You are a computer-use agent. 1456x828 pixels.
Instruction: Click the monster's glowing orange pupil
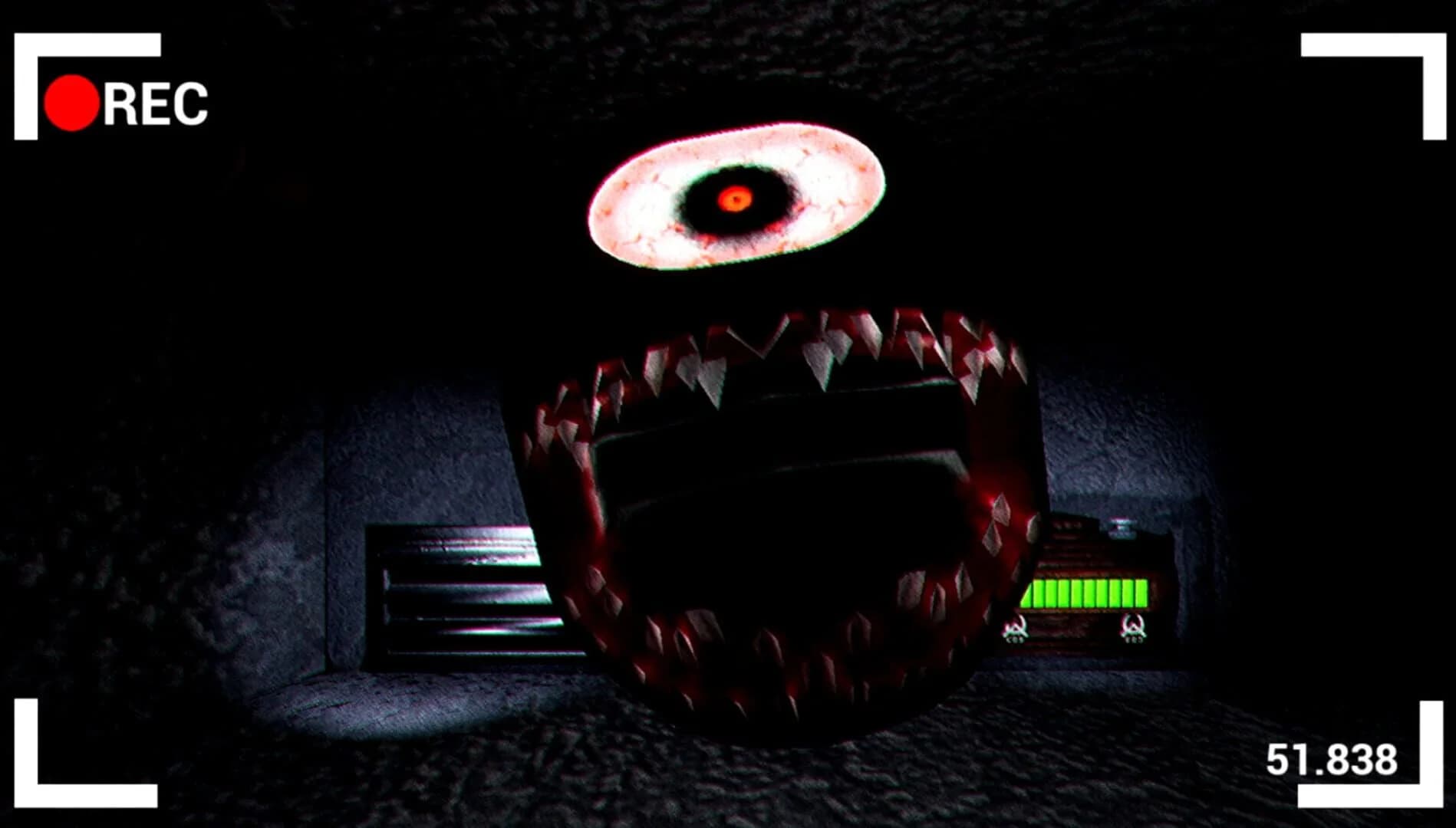point(735,198)
